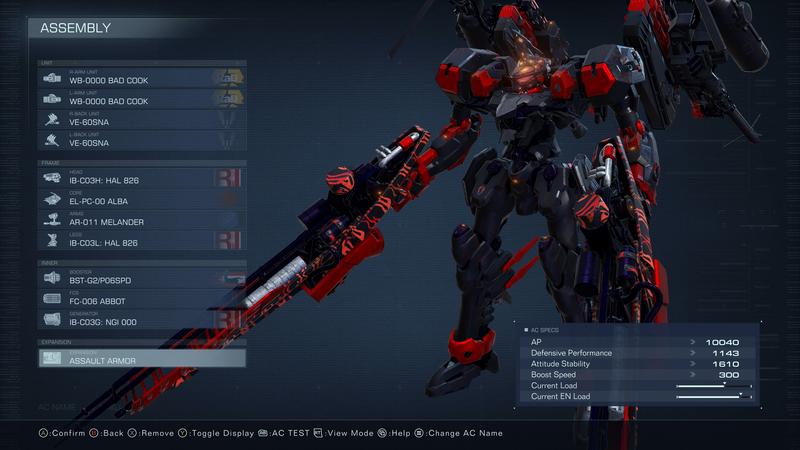Pick the FCS slot FC-006 ABBOT

pos(141,299)
